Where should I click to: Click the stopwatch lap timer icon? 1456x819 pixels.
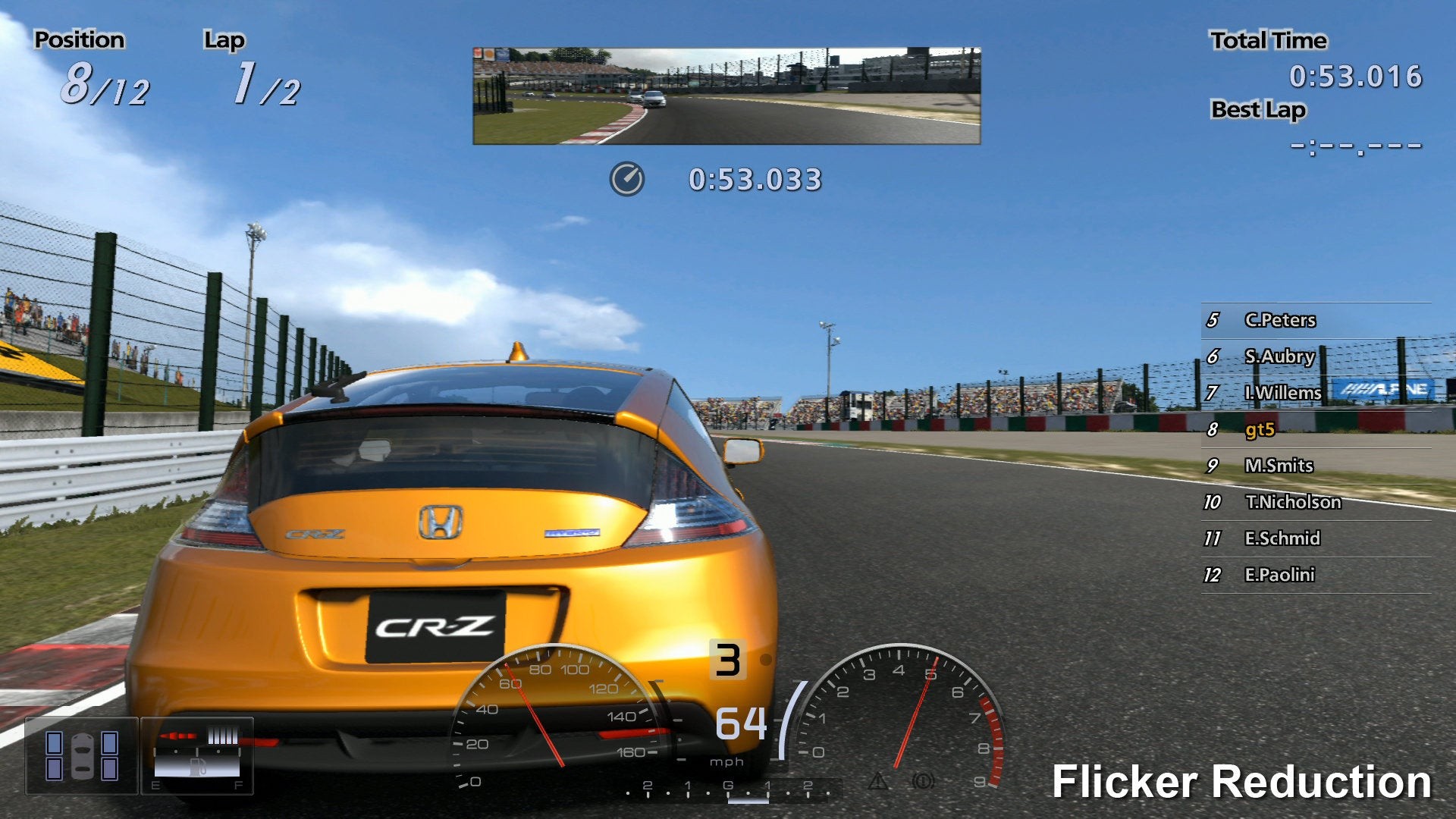point(627,180)
